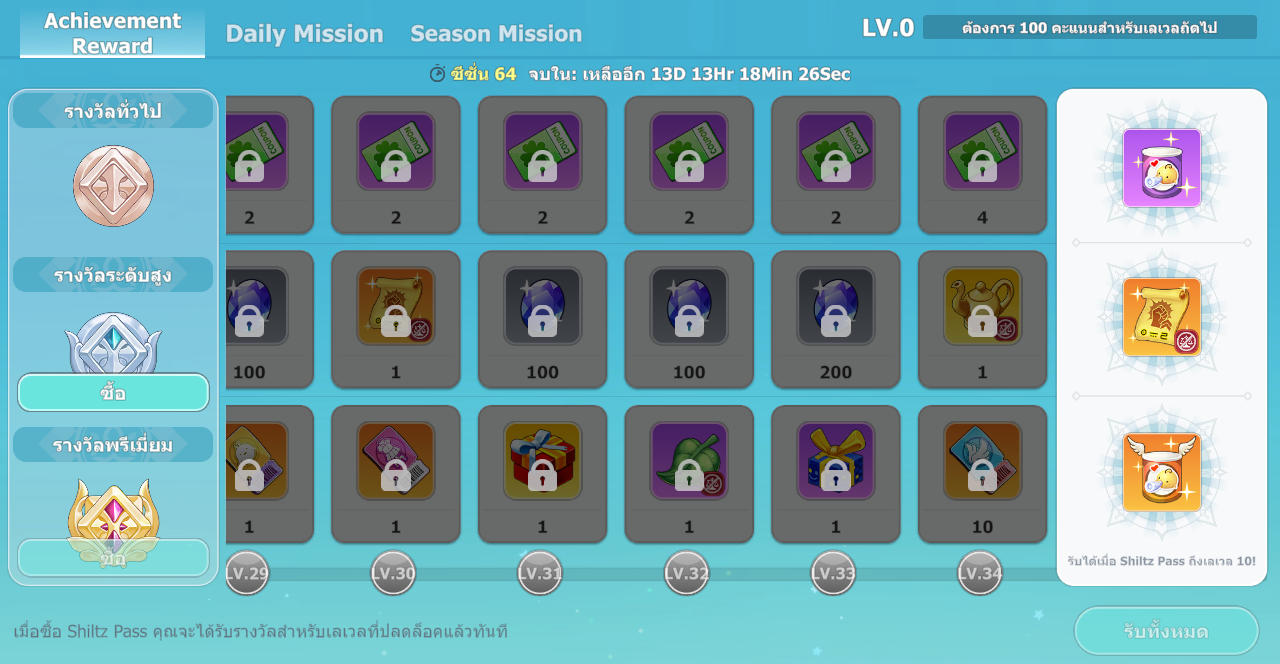
Task: Click the premium reward crown emblem
Action: click(x=113, y=510)
